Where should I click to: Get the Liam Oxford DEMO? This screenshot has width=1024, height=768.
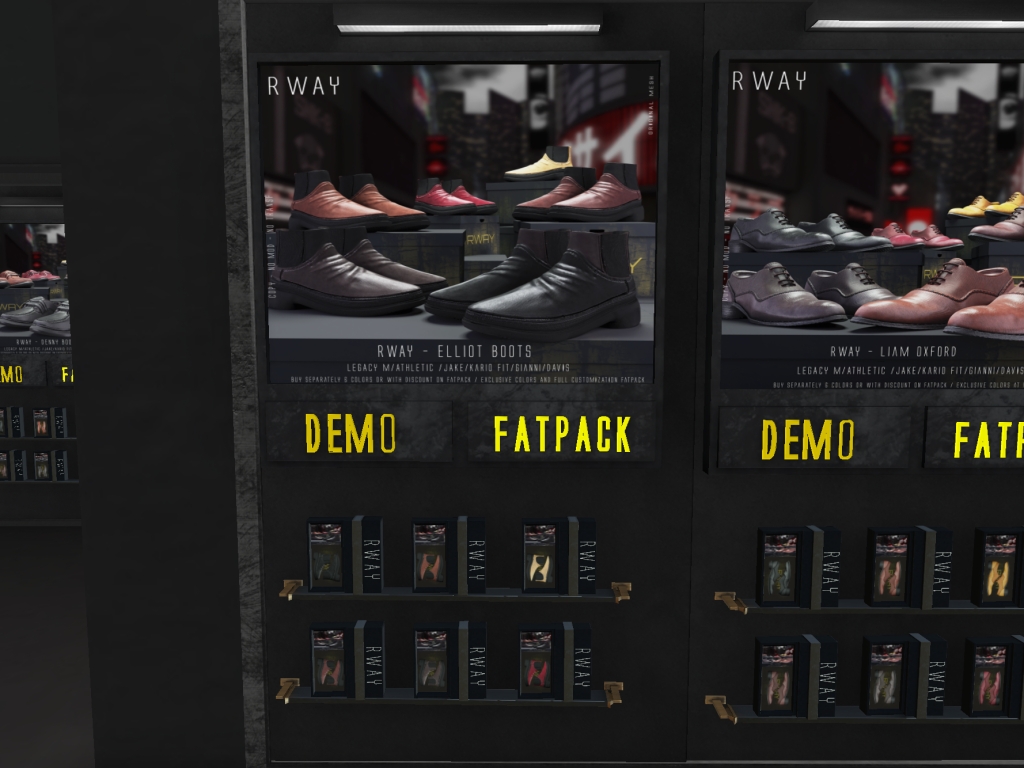click(808, 439)
